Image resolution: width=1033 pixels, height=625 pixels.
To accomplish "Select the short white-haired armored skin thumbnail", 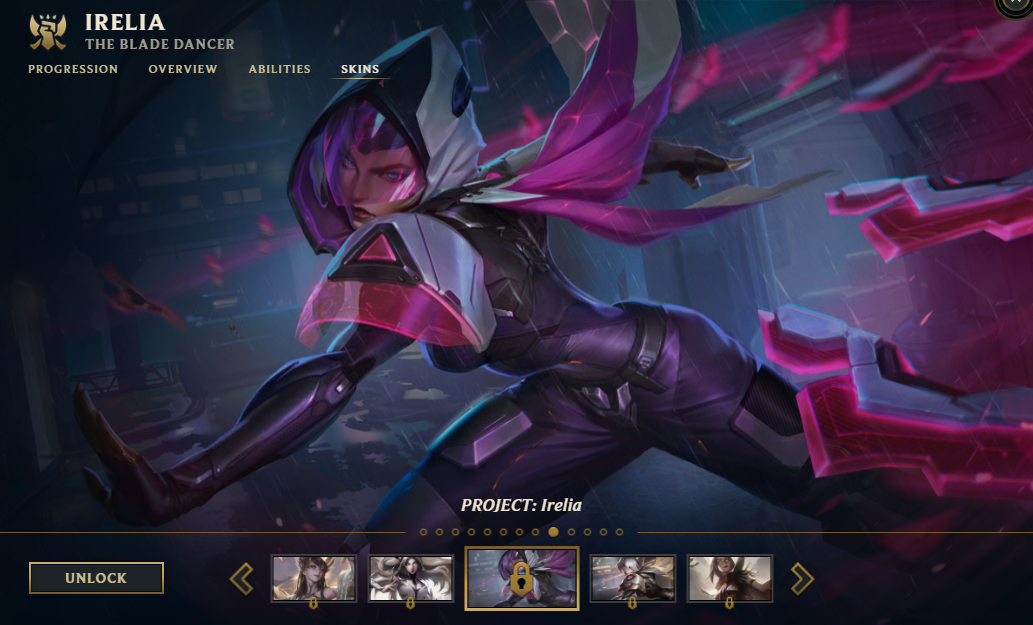I will (633, 578).
